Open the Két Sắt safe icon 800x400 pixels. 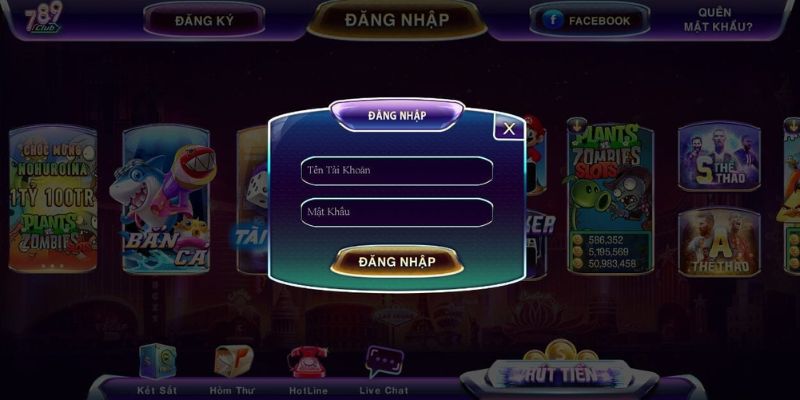click(156, 363)
